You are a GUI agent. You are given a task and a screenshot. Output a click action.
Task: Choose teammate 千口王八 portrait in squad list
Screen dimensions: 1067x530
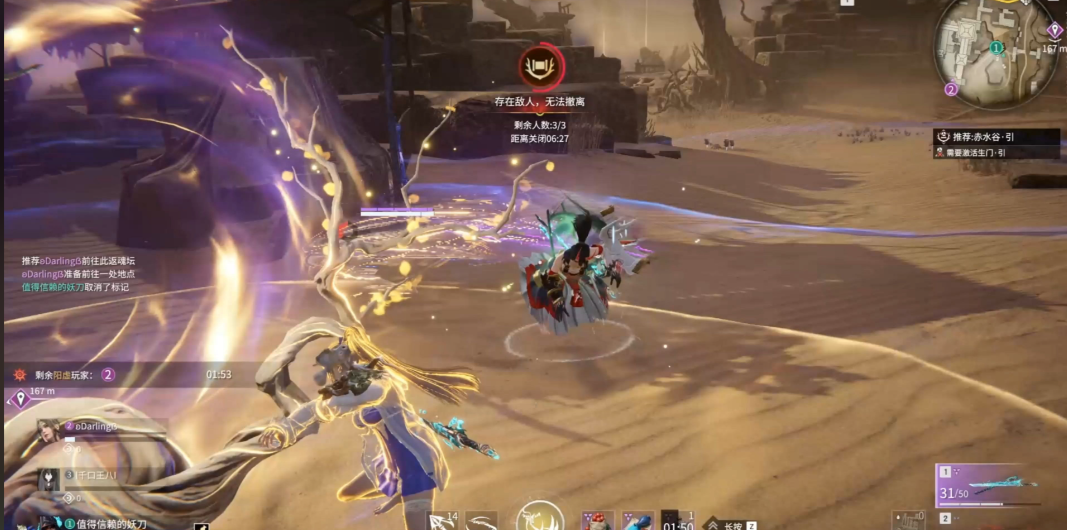pyautogui.click(x=49, y=478)
